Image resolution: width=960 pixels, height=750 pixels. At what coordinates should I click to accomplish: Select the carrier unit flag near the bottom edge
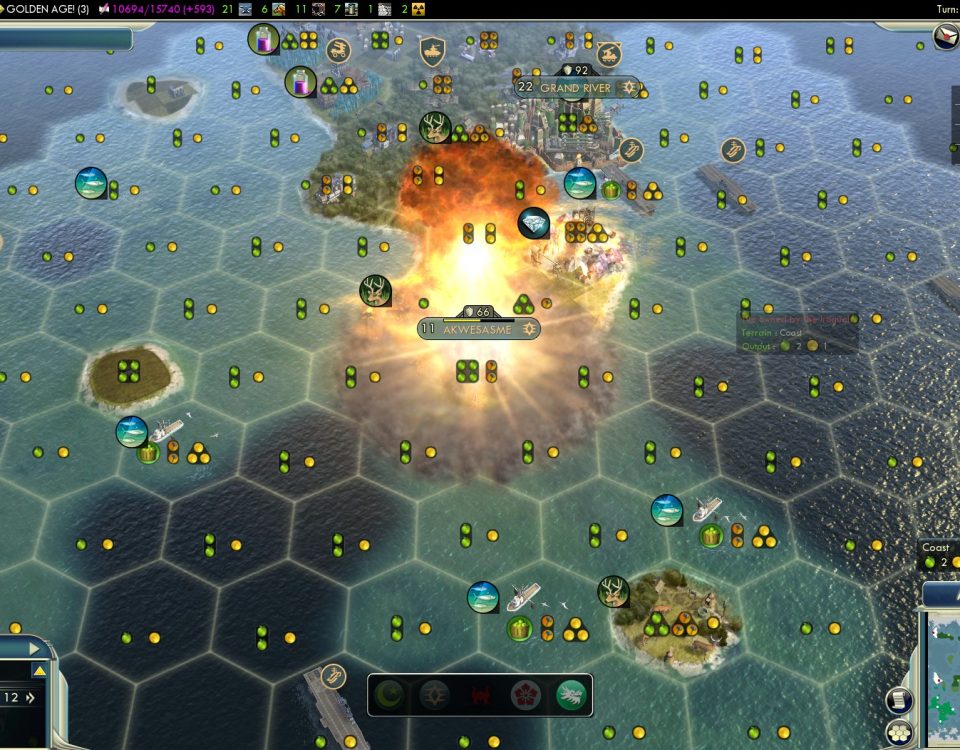click(x=333, y=676)
